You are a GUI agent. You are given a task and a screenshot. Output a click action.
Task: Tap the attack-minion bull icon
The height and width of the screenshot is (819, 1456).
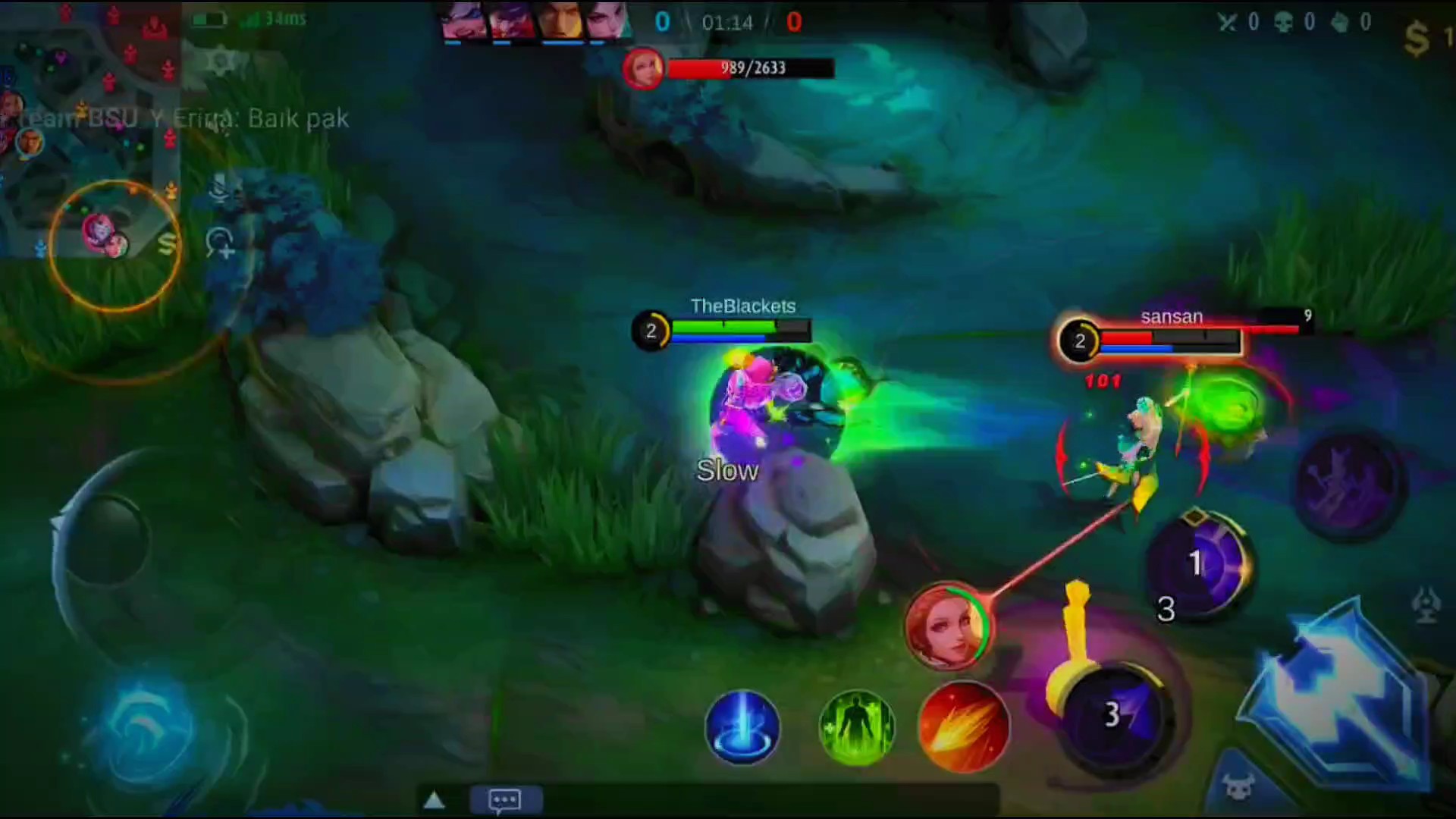[1238, 789]
